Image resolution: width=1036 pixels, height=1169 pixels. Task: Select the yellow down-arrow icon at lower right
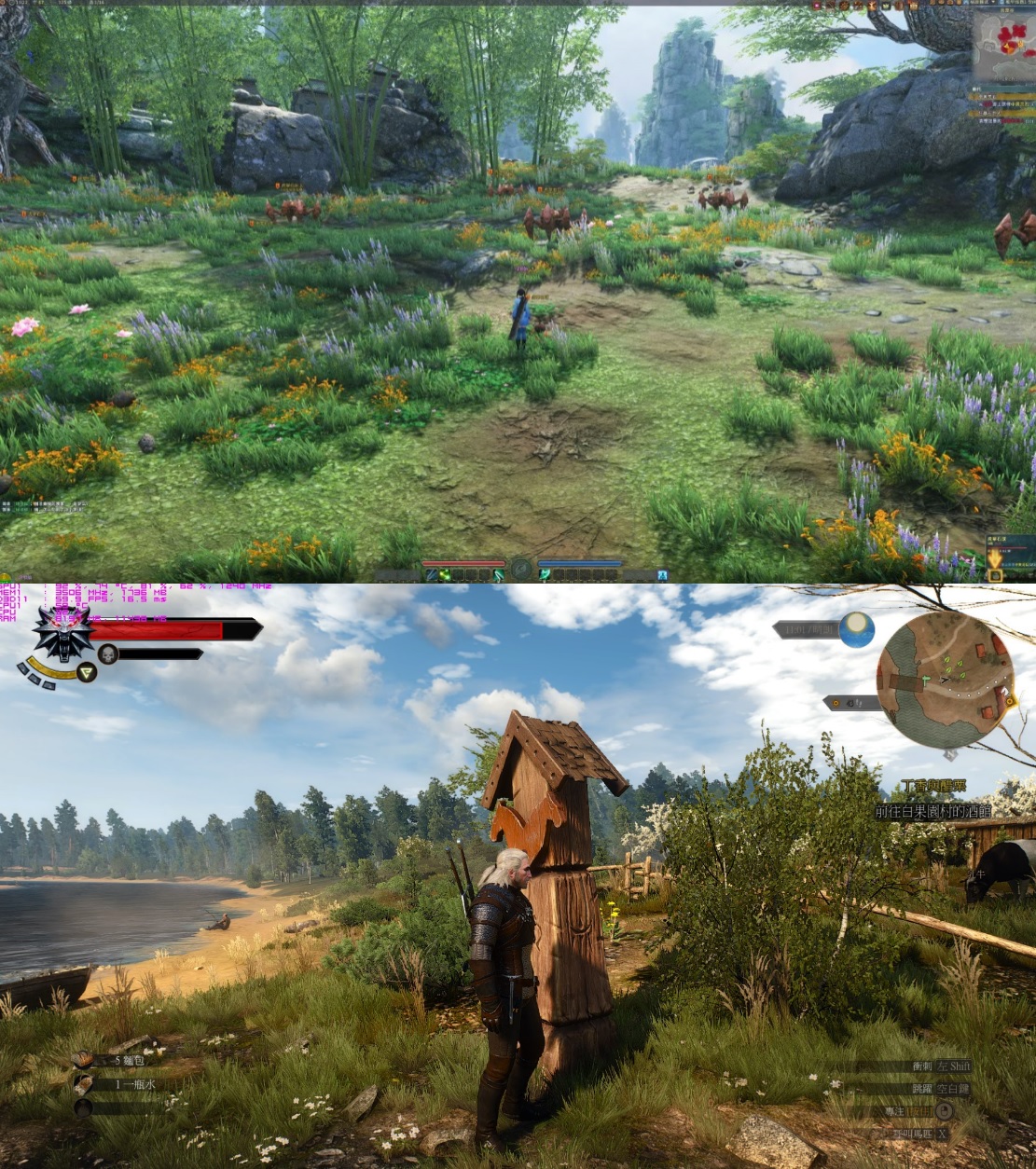(996, 559)
